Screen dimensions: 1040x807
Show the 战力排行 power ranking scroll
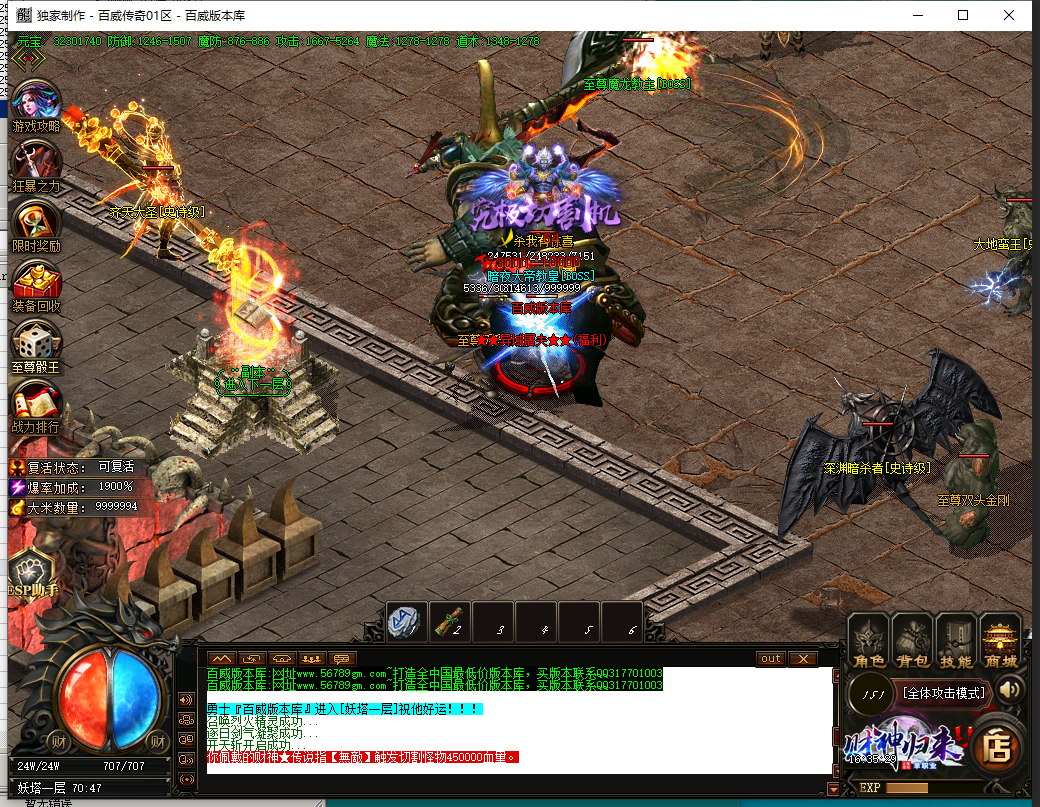(36, 403)
